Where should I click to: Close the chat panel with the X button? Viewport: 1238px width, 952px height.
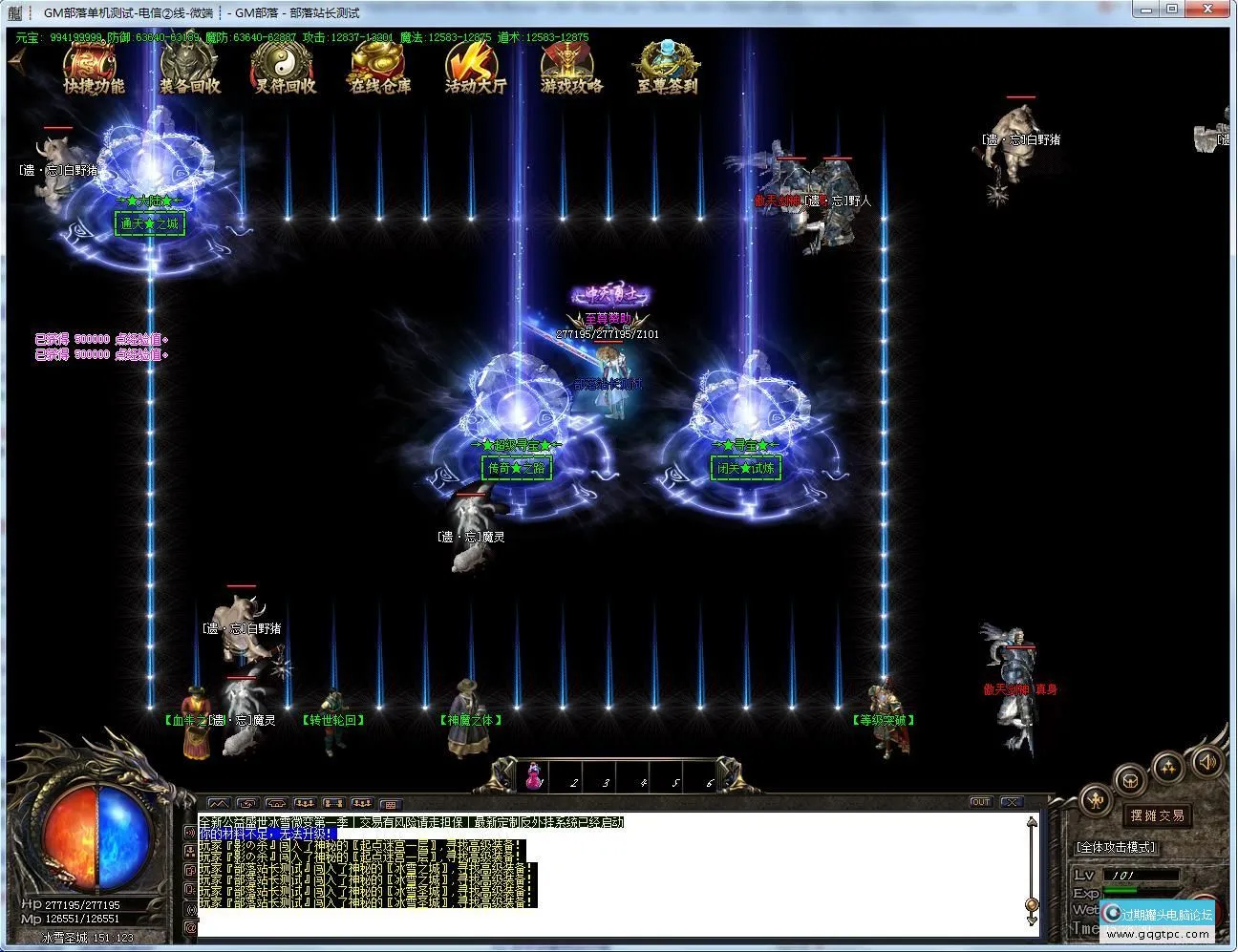point(1011,802)
